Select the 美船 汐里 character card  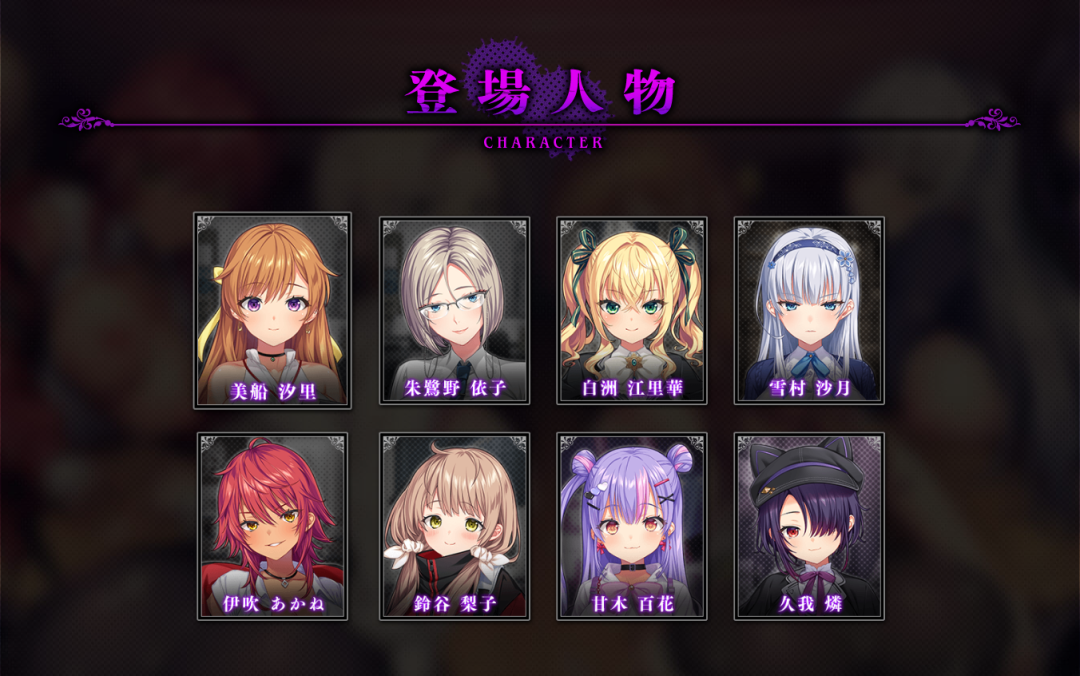(x=272, y=310)
